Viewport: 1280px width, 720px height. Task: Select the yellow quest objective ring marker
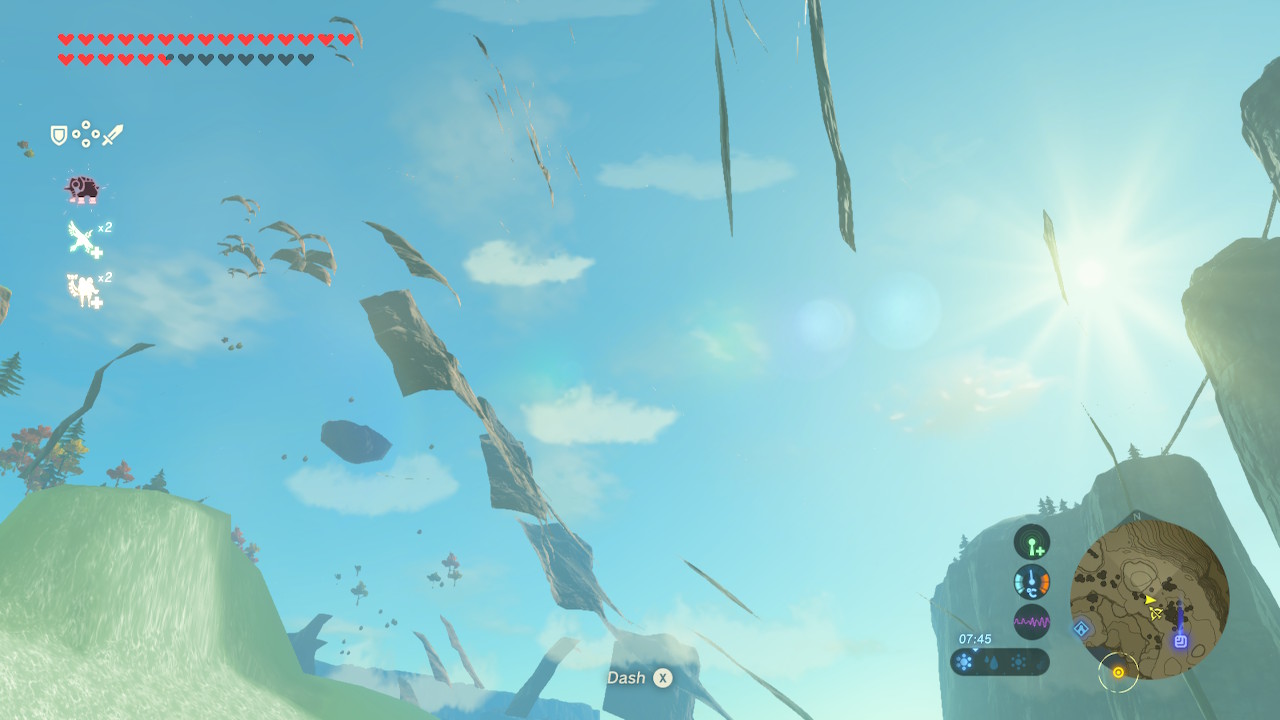click(1118, 673)
